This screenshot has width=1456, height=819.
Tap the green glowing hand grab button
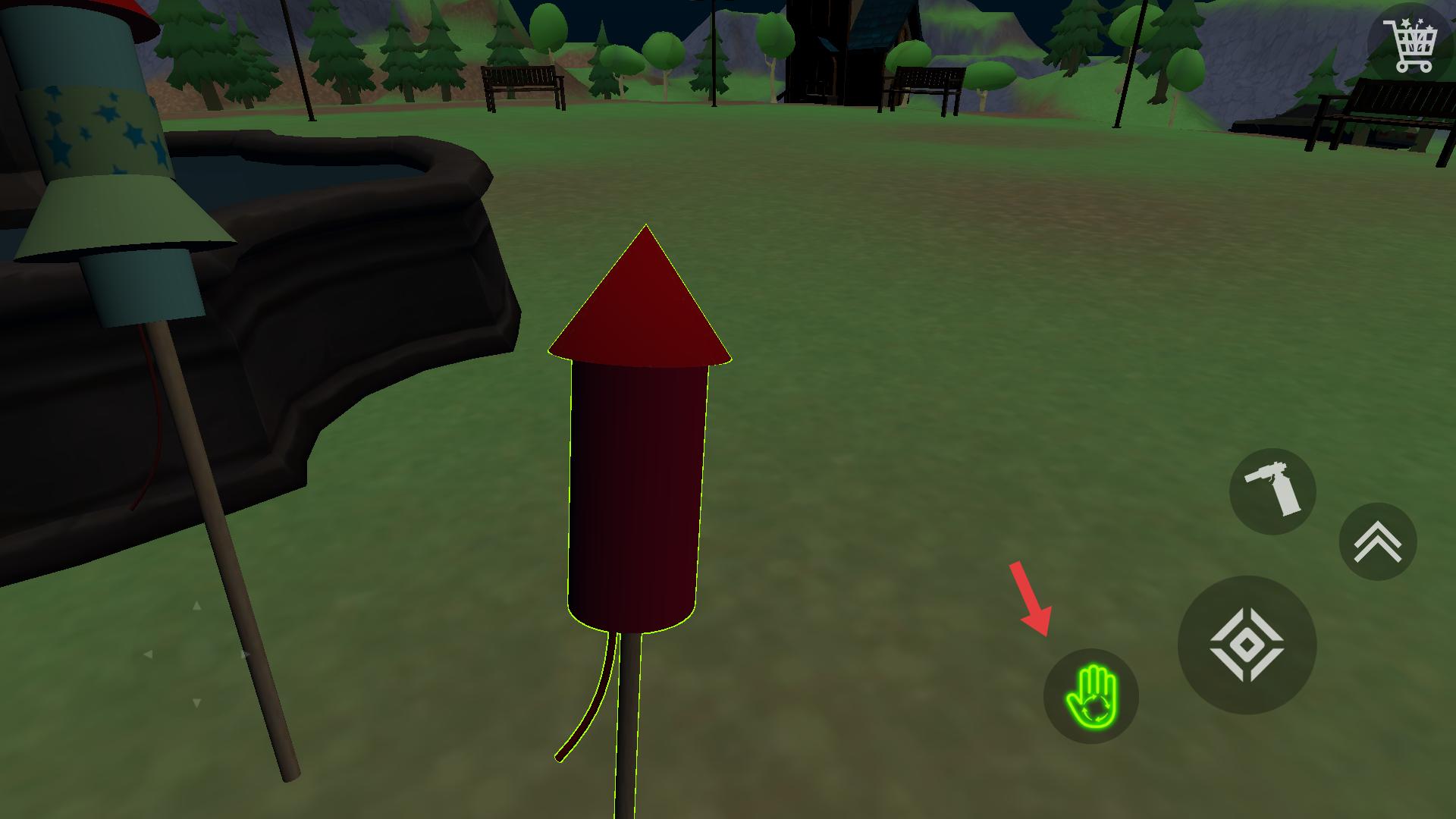point(1090,696)
